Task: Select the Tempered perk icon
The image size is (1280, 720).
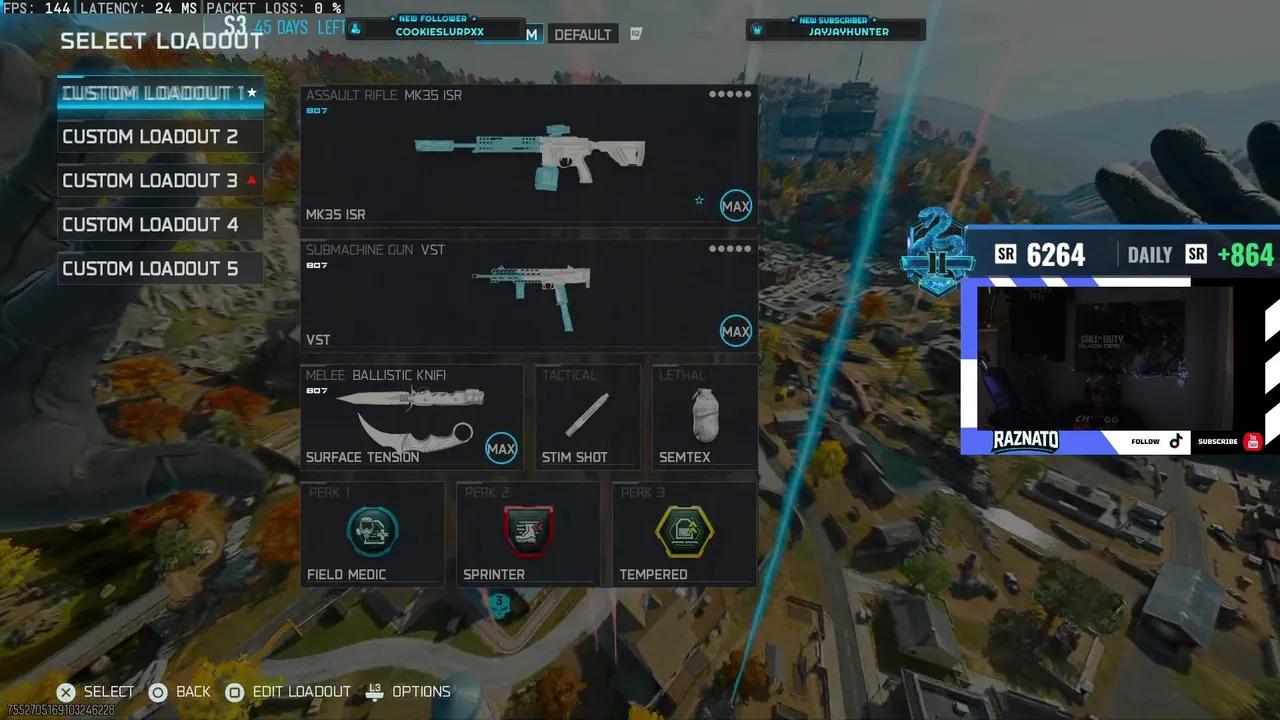Action: click(x=684, y=531)
